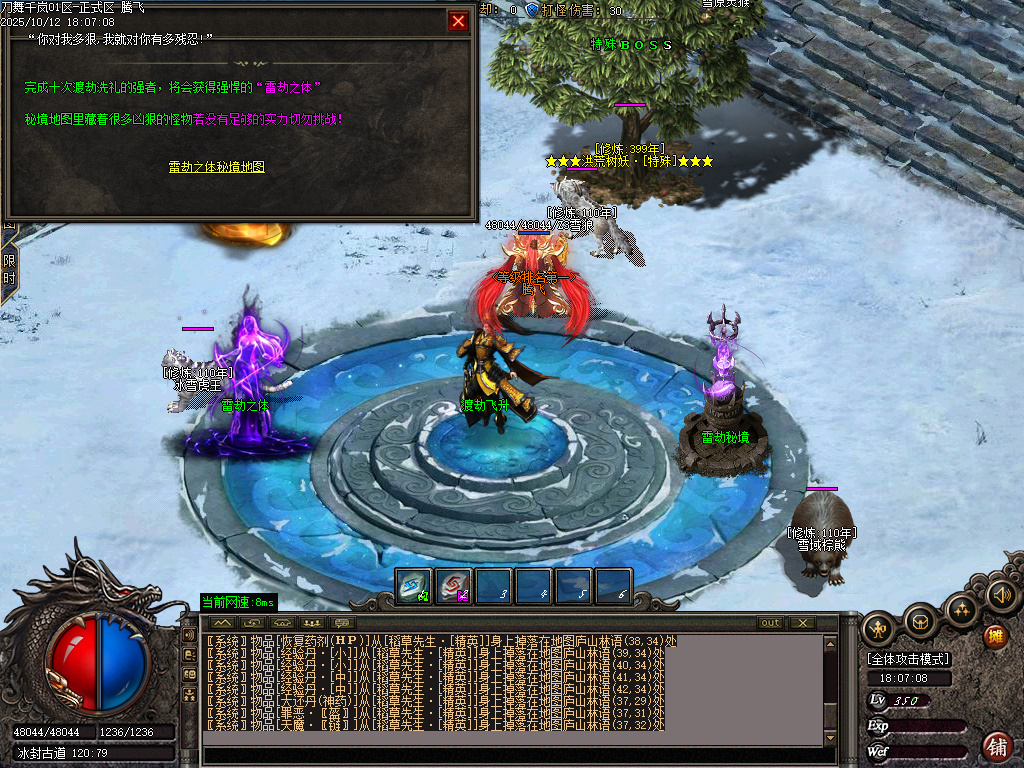Screen dimensions: 1024x768
Task: Open the 摊 stall button
Action: [995, 636]
